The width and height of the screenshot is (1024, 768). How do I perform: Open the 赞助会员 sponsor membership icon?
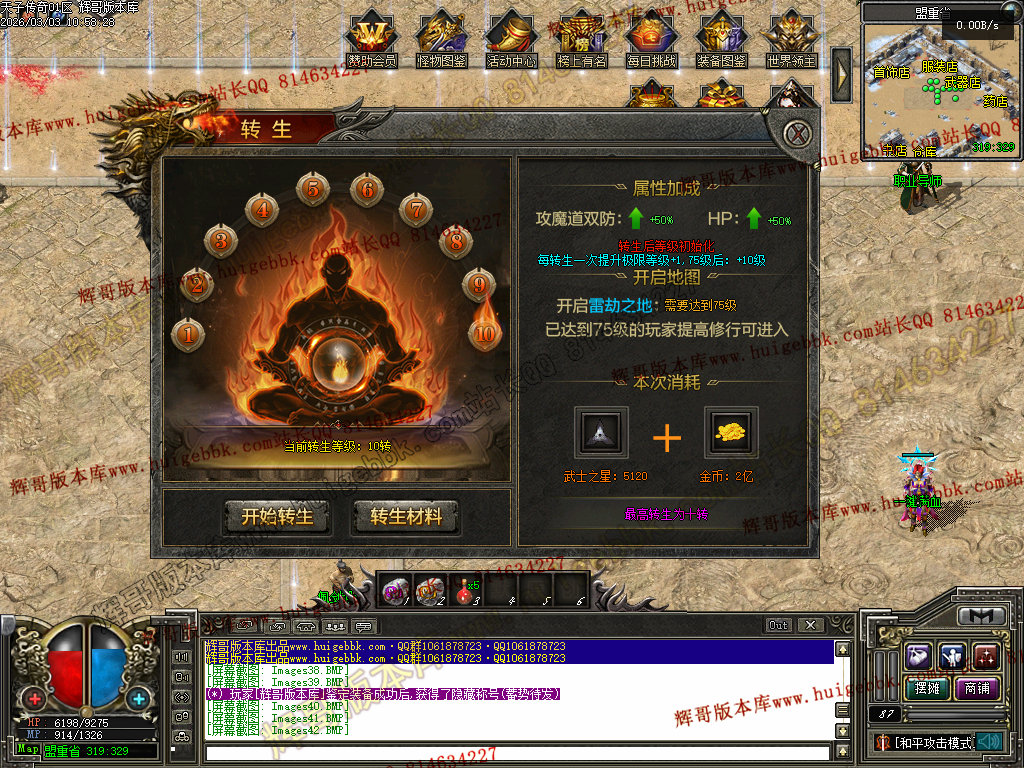click(x=372, y=38)
